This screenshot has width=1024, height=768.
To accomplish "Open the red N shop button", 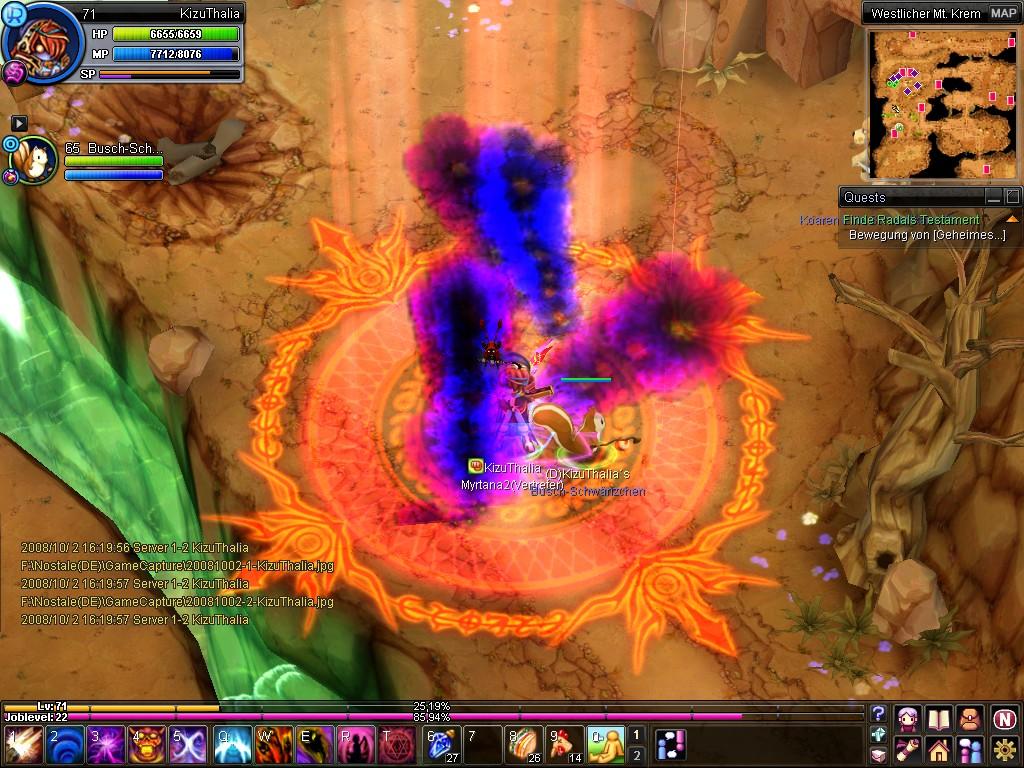I will (x=1004, y=718).
